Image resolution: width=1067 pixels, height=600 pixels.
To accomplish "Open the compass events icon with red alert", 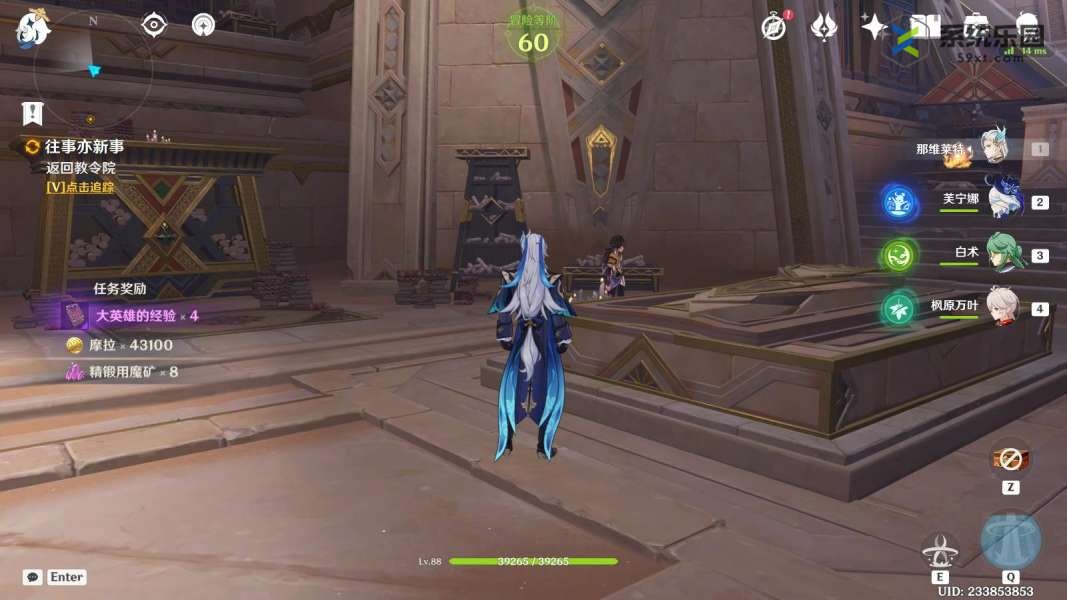I will coord(773,27).
